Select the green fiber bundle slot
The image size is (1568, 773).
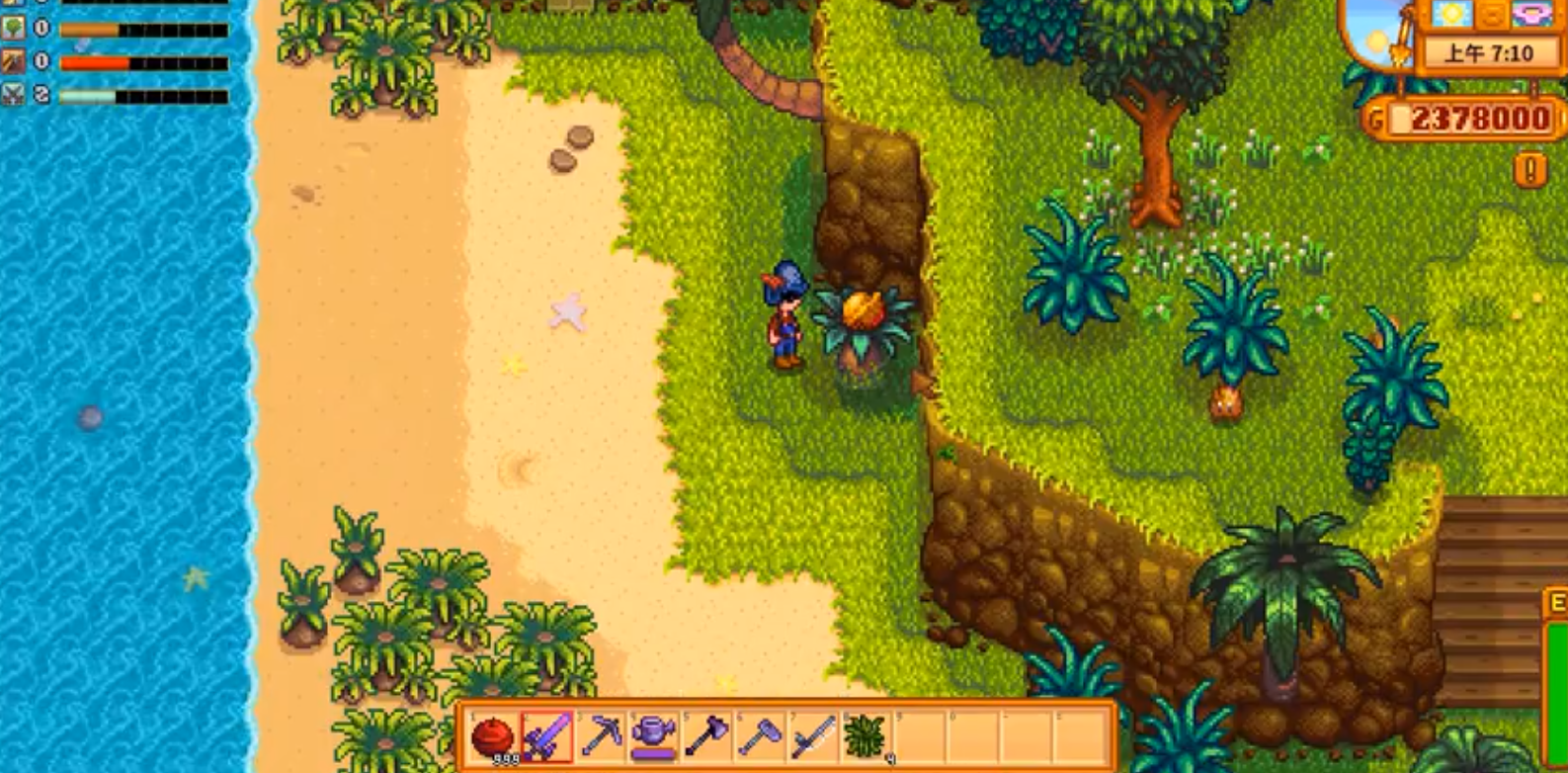click(x=867, y=736)
